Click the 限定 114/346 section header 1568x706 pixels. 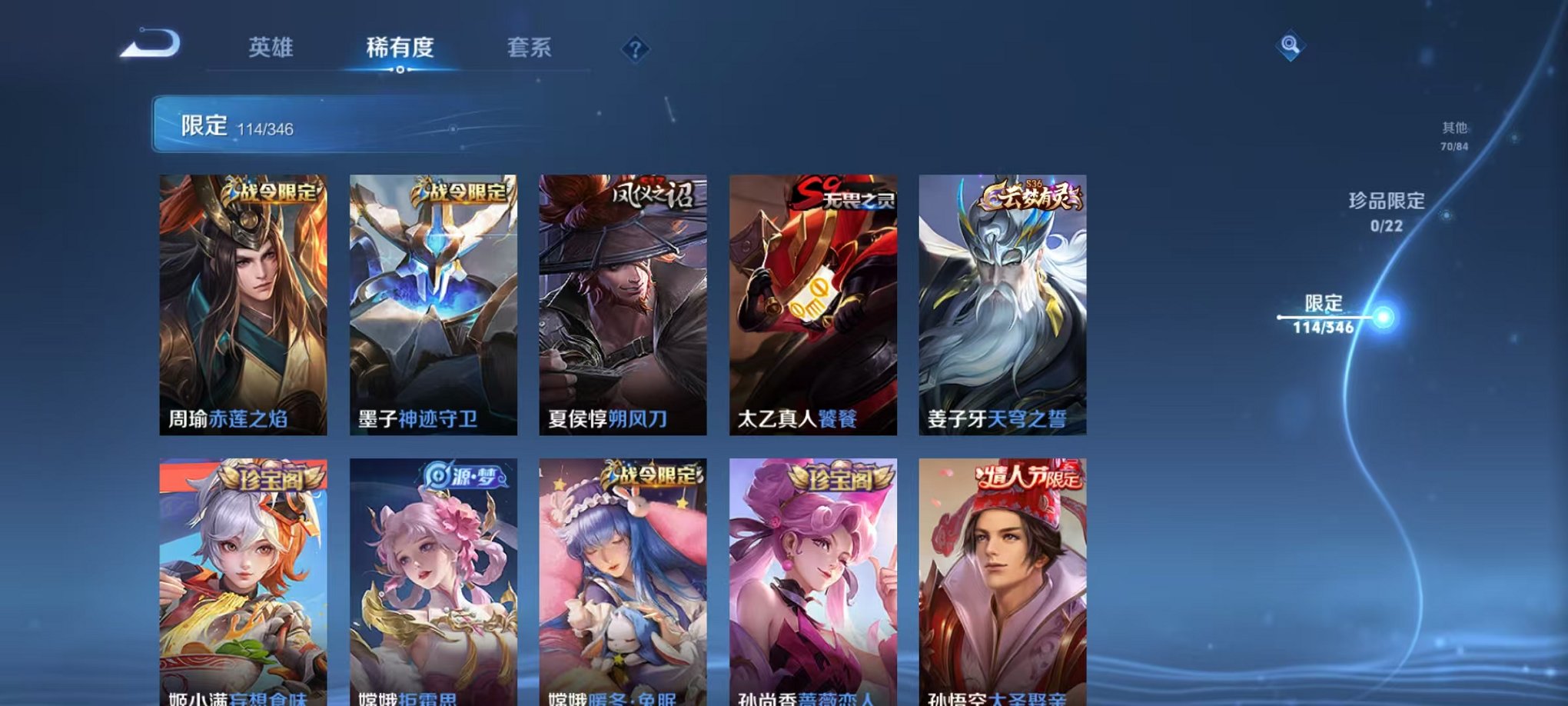pos(215,123)
